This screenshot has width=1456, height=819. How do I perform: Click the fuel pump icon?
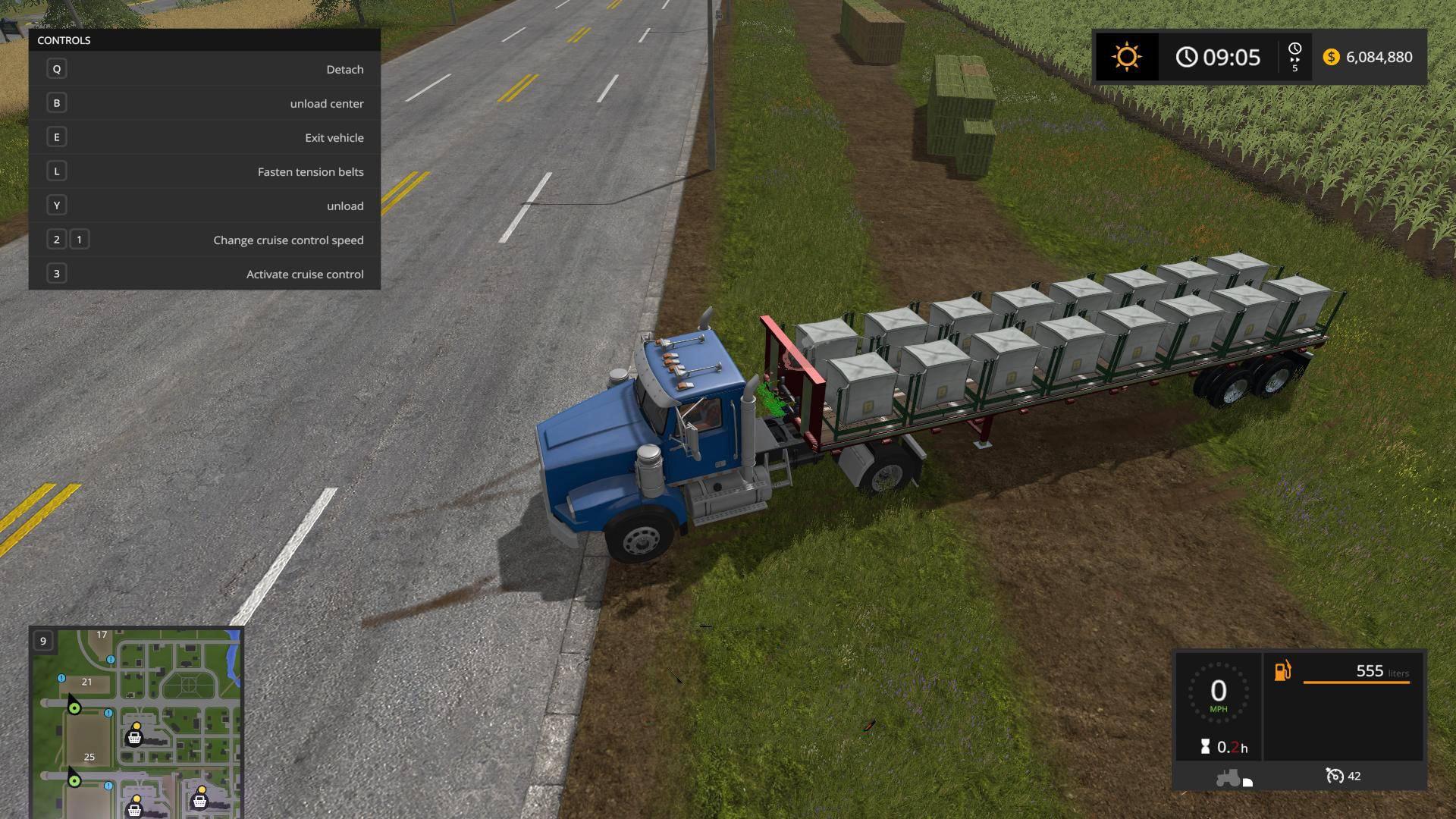(x=1282, y=671)
